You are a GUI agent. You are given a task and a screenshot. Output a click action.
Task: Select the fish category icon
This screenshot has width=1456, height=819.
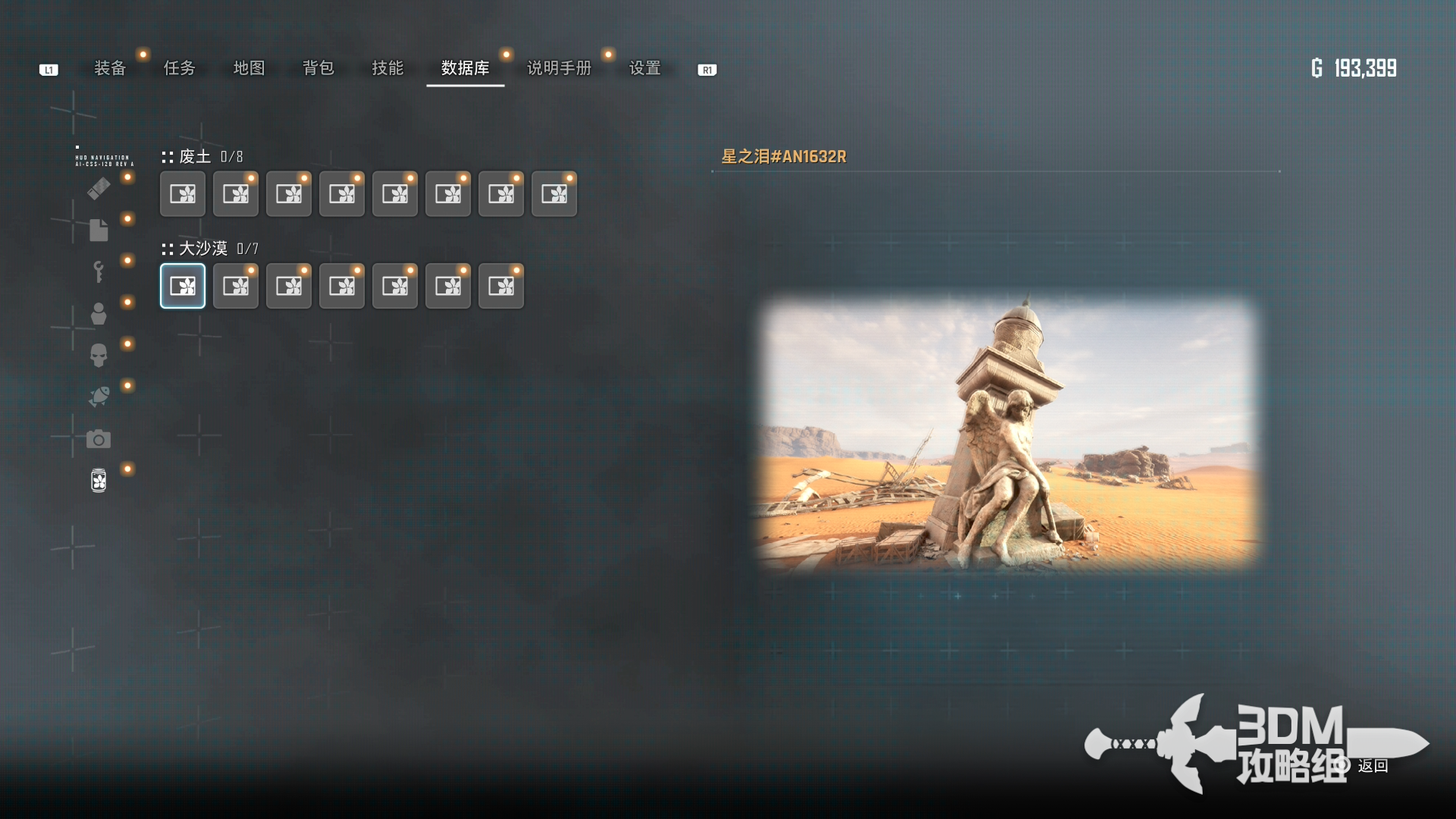99,397
